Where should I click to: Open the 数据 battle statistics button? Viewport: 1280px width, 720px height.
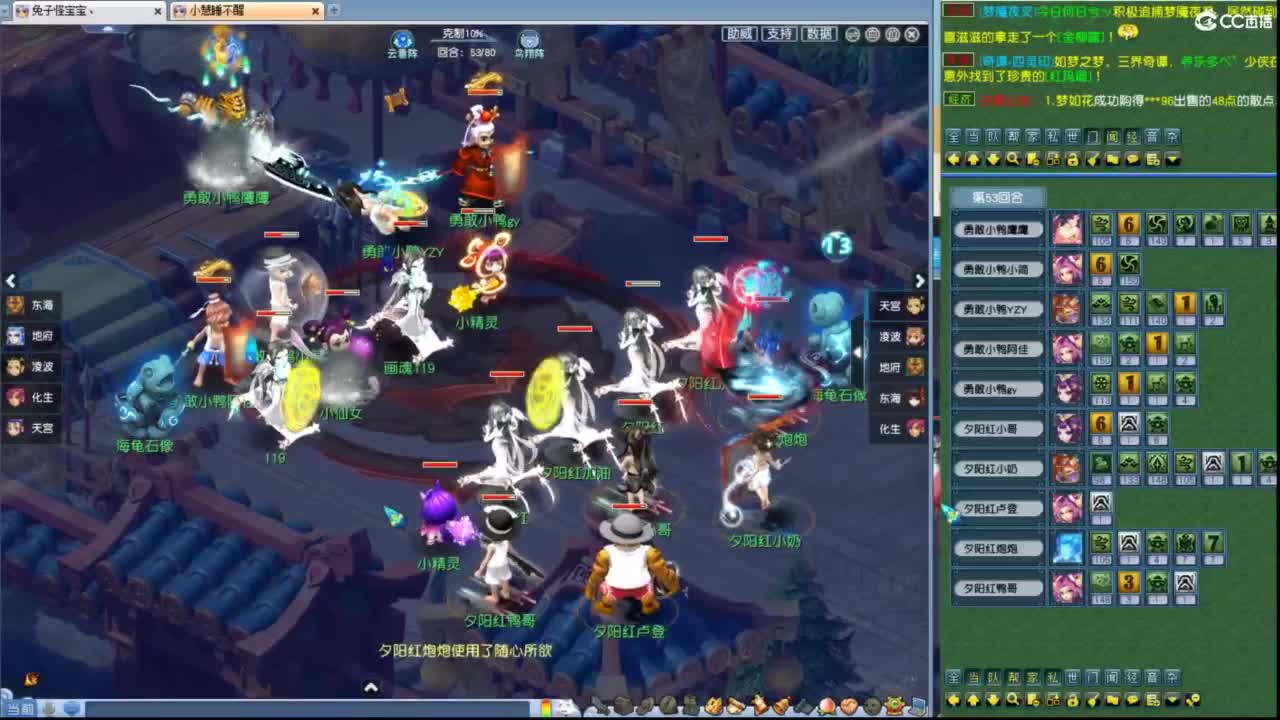817,32
